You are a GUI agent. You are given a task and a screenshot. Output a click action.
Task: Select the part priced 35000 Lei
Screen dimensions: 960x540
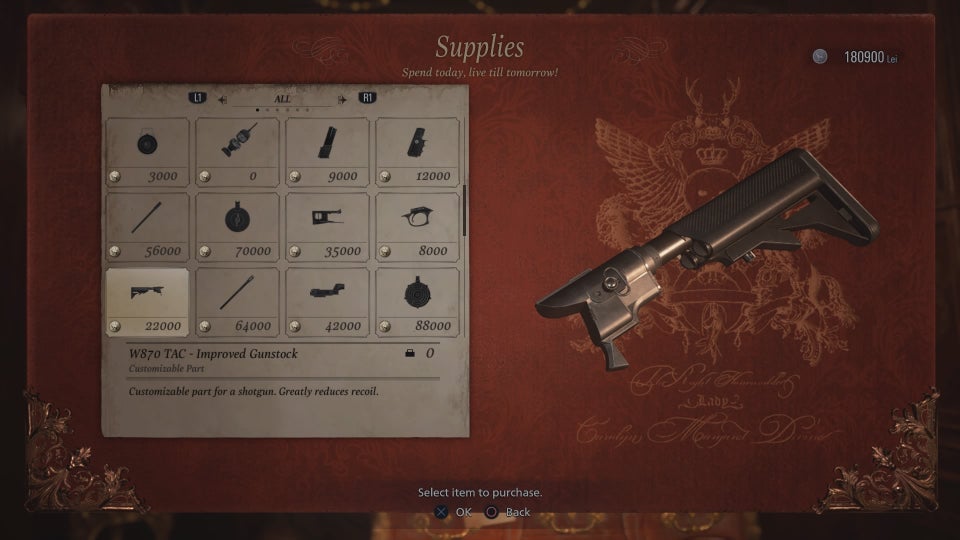pos(327,227)
